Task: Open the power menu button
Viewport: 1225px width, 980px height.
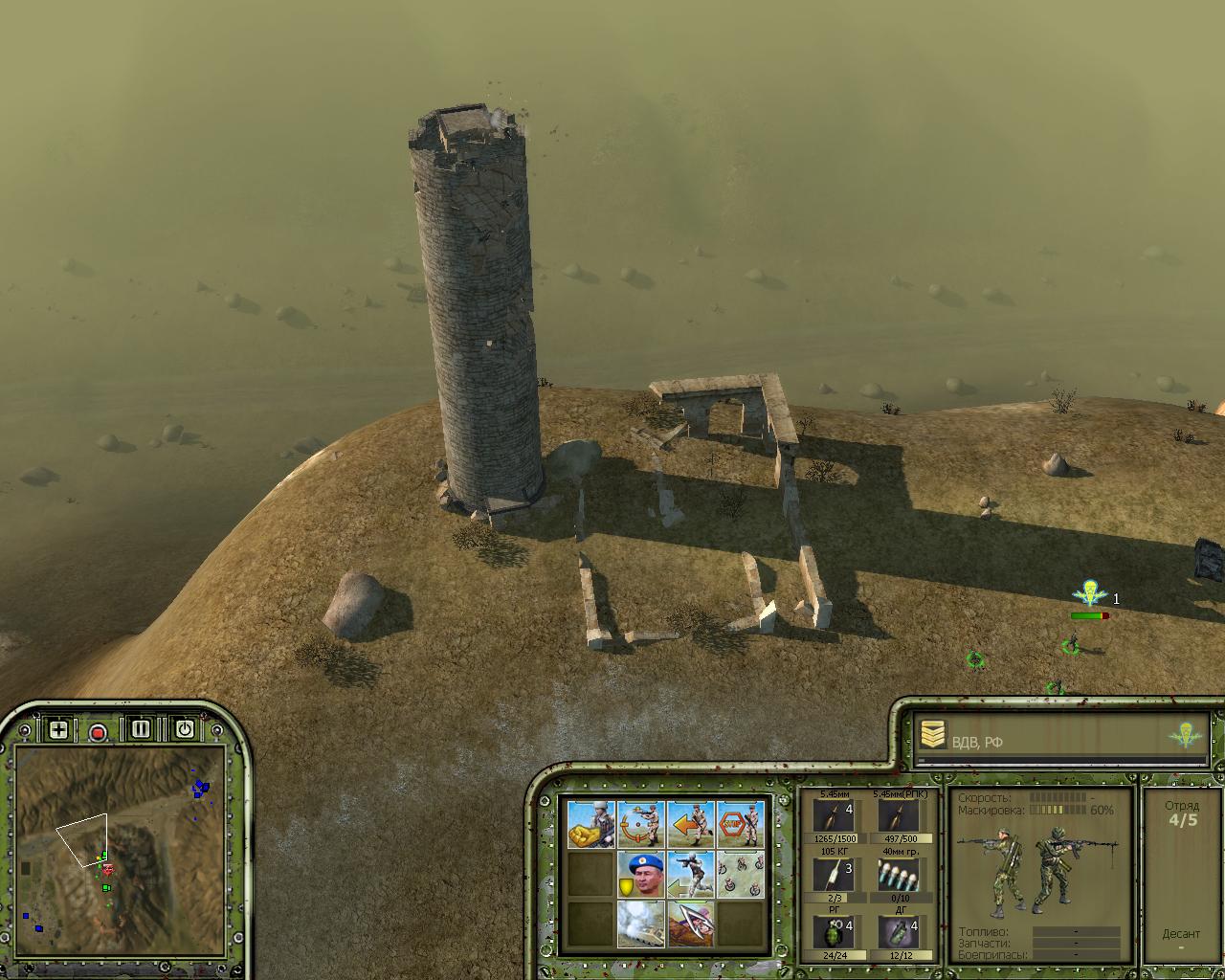Action: coord(184,729)
